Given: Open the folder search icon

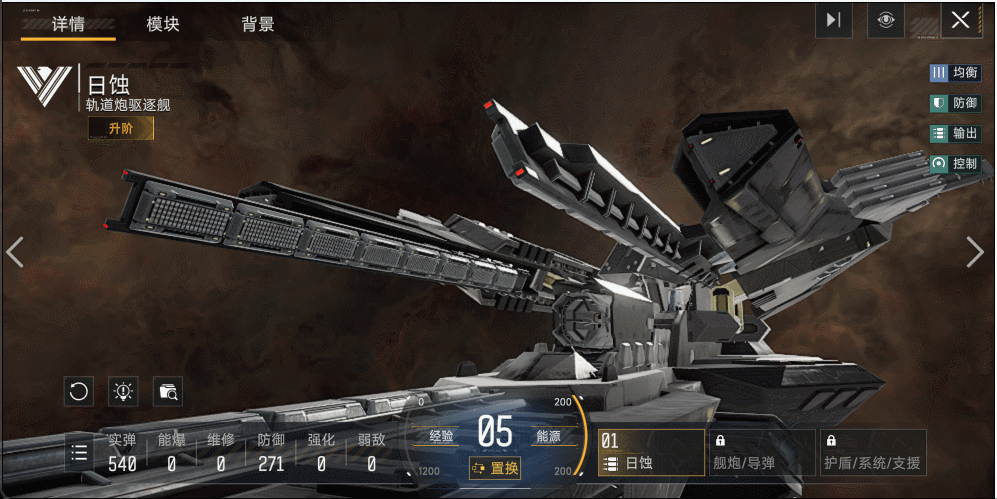Looking at the screenshot, I should (168, 392).
